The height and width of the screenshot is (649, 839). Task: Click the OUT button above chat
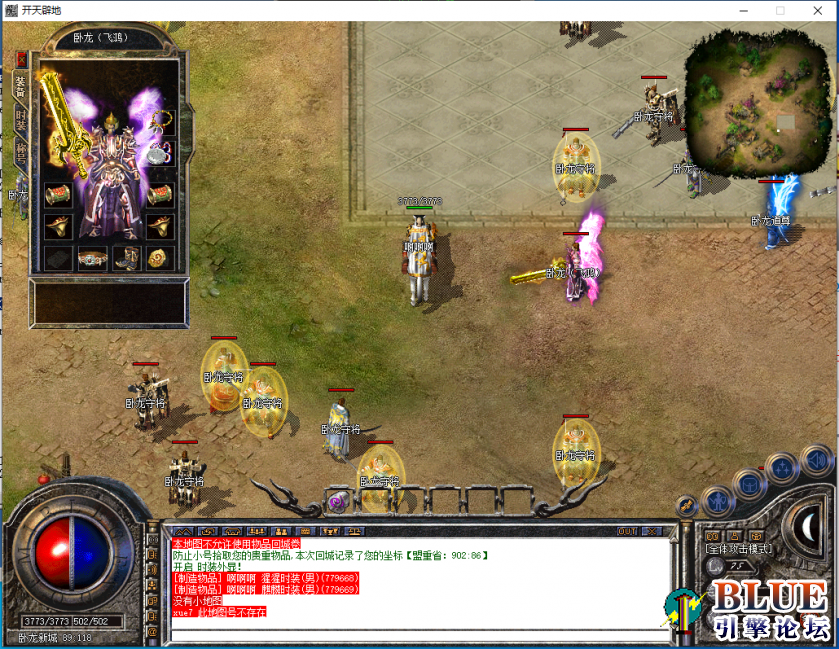(627, 531)
